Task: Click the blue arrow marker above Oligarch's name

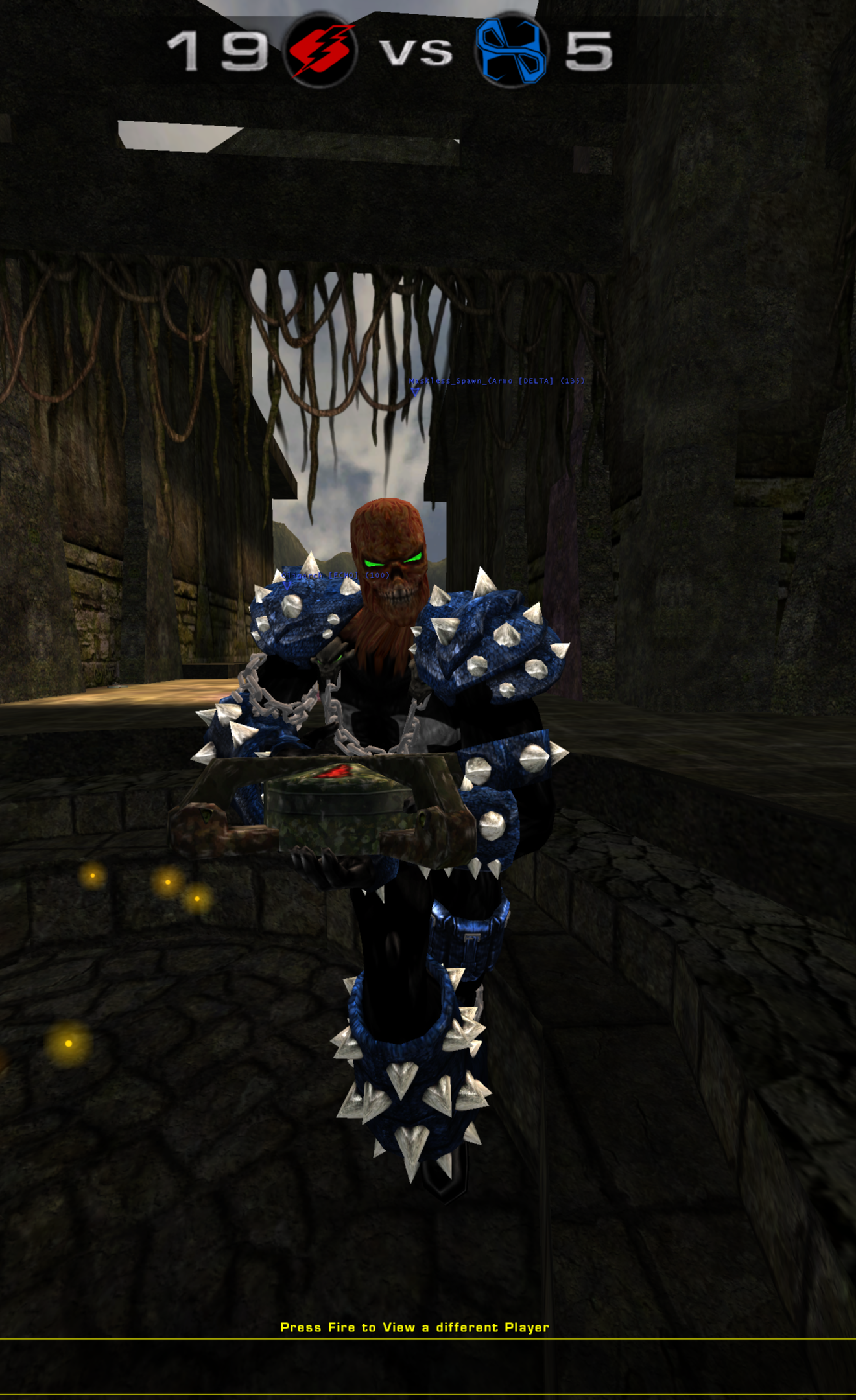Action: (x=287, y=585)
